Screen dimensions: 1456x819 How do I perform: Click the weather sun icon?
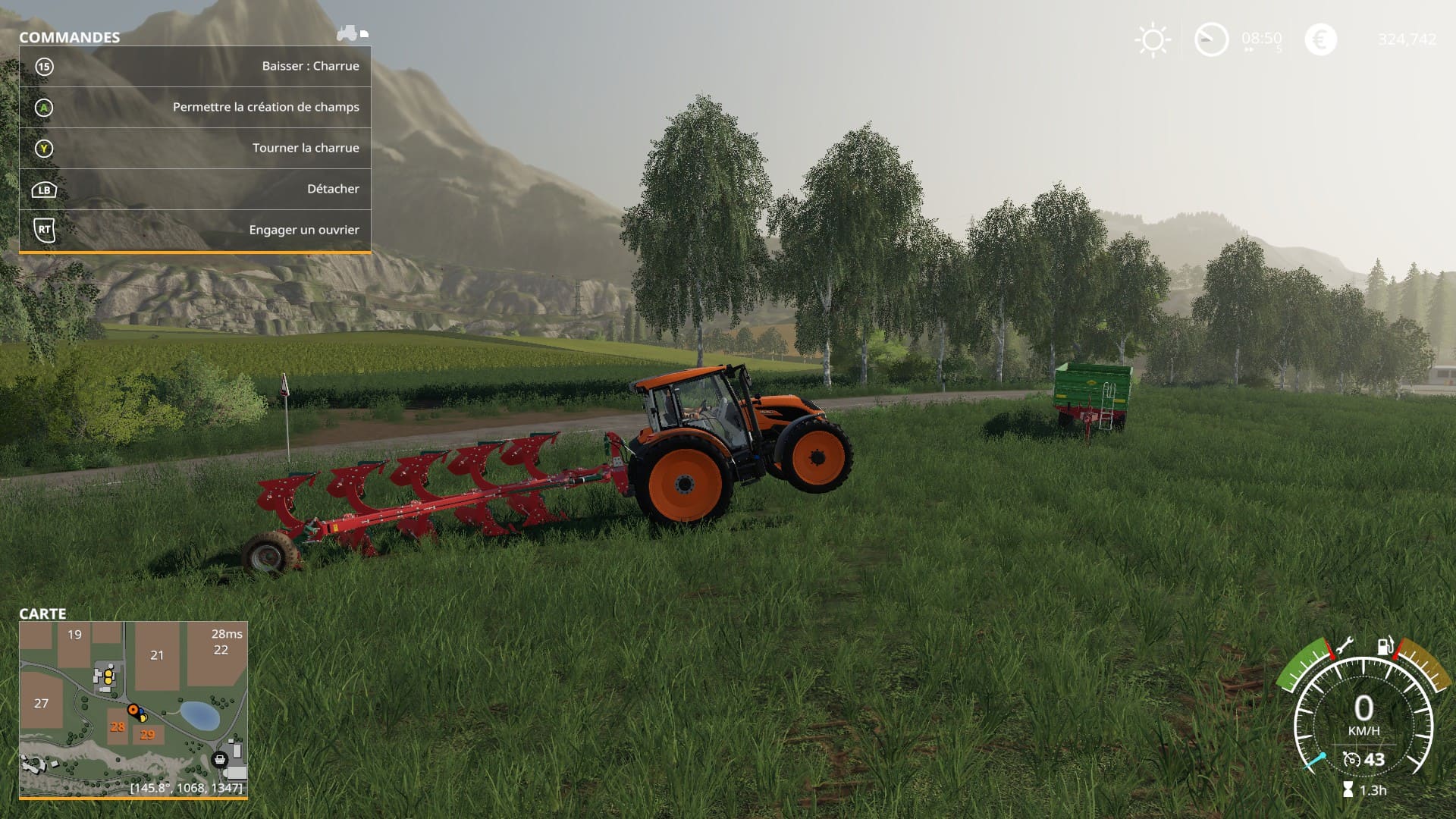[1152, 39]
